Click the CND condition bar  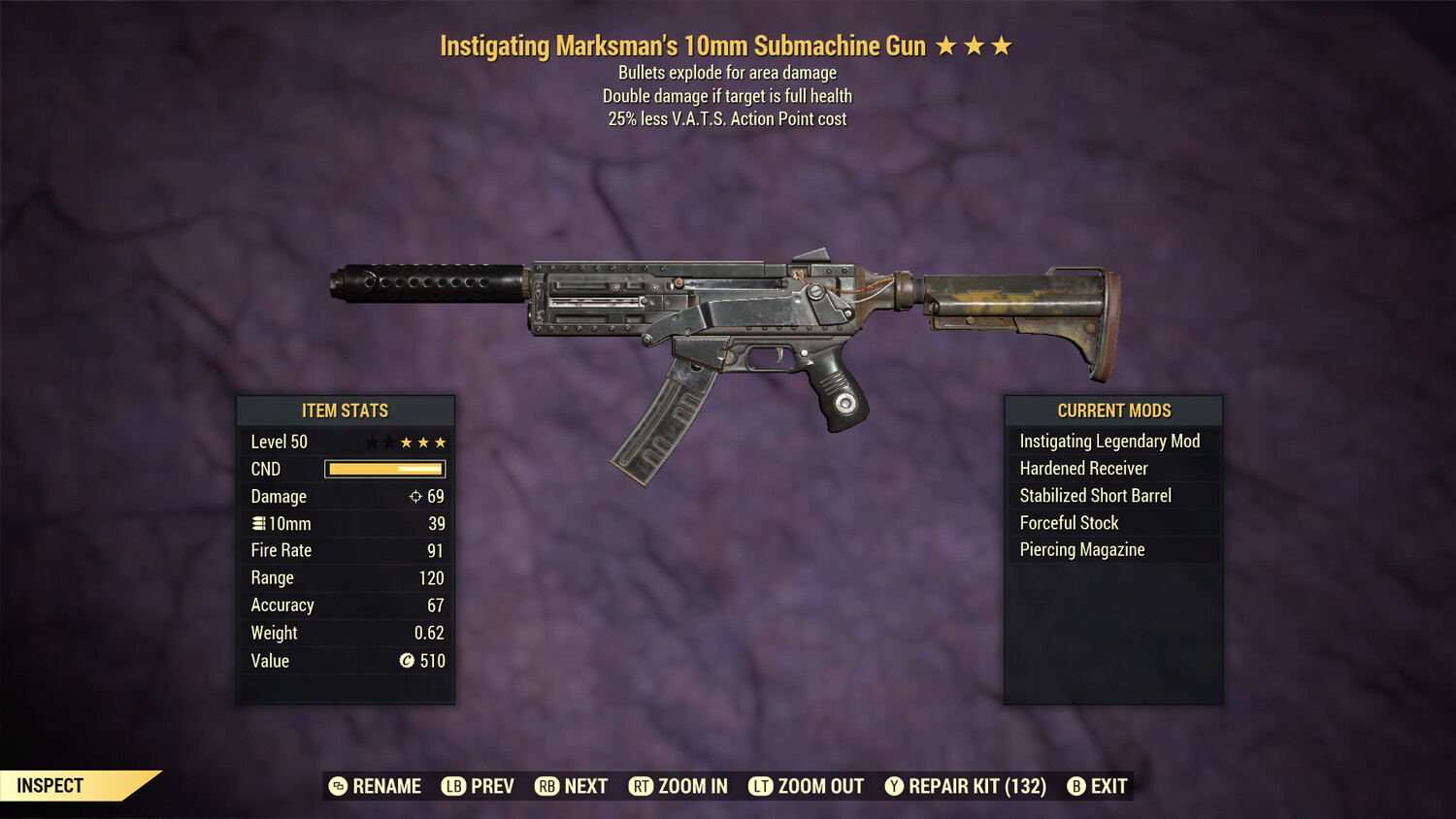pos(384,469)
